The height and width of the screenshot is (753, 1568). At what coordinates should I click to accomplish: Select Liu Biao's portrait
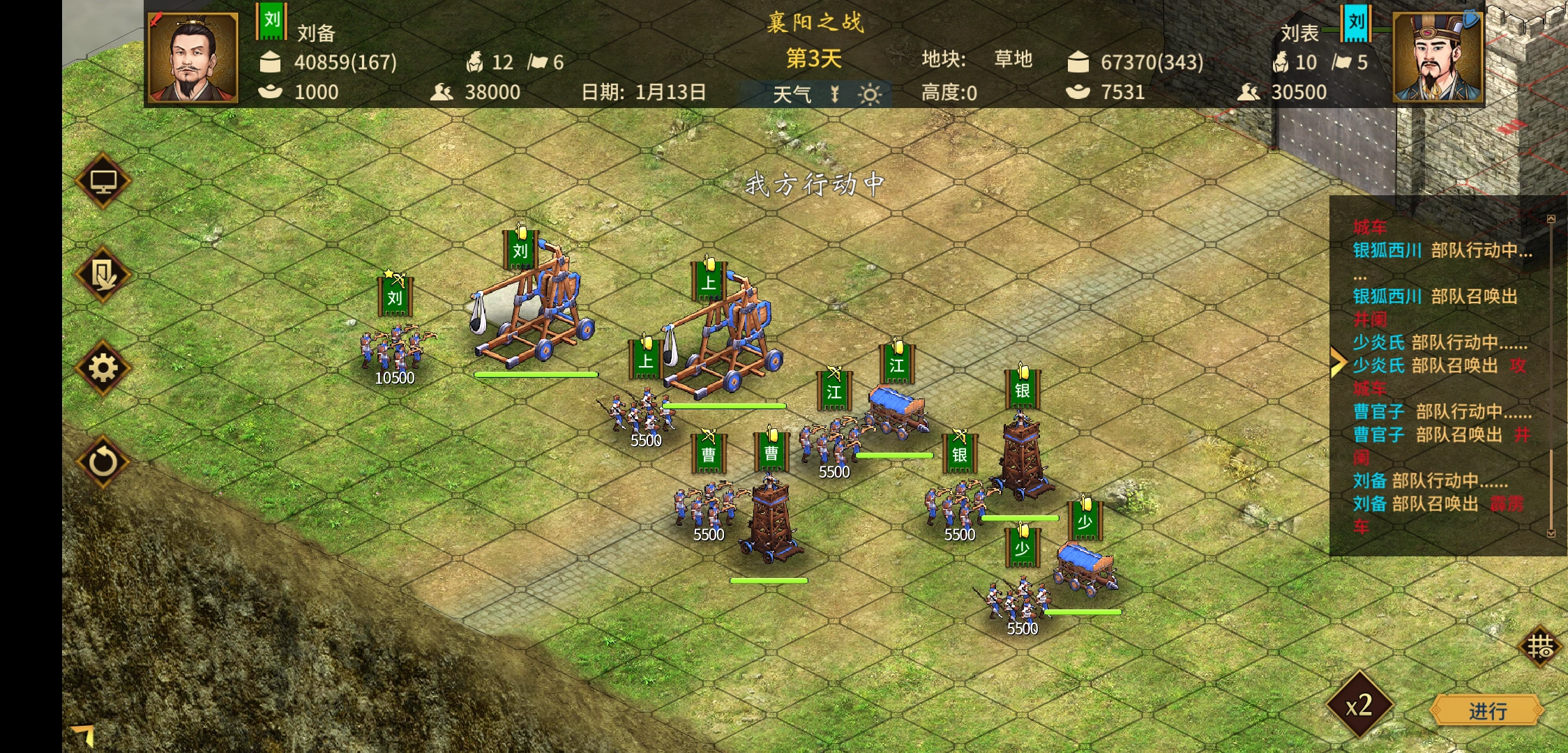[x=1437, y=58]
